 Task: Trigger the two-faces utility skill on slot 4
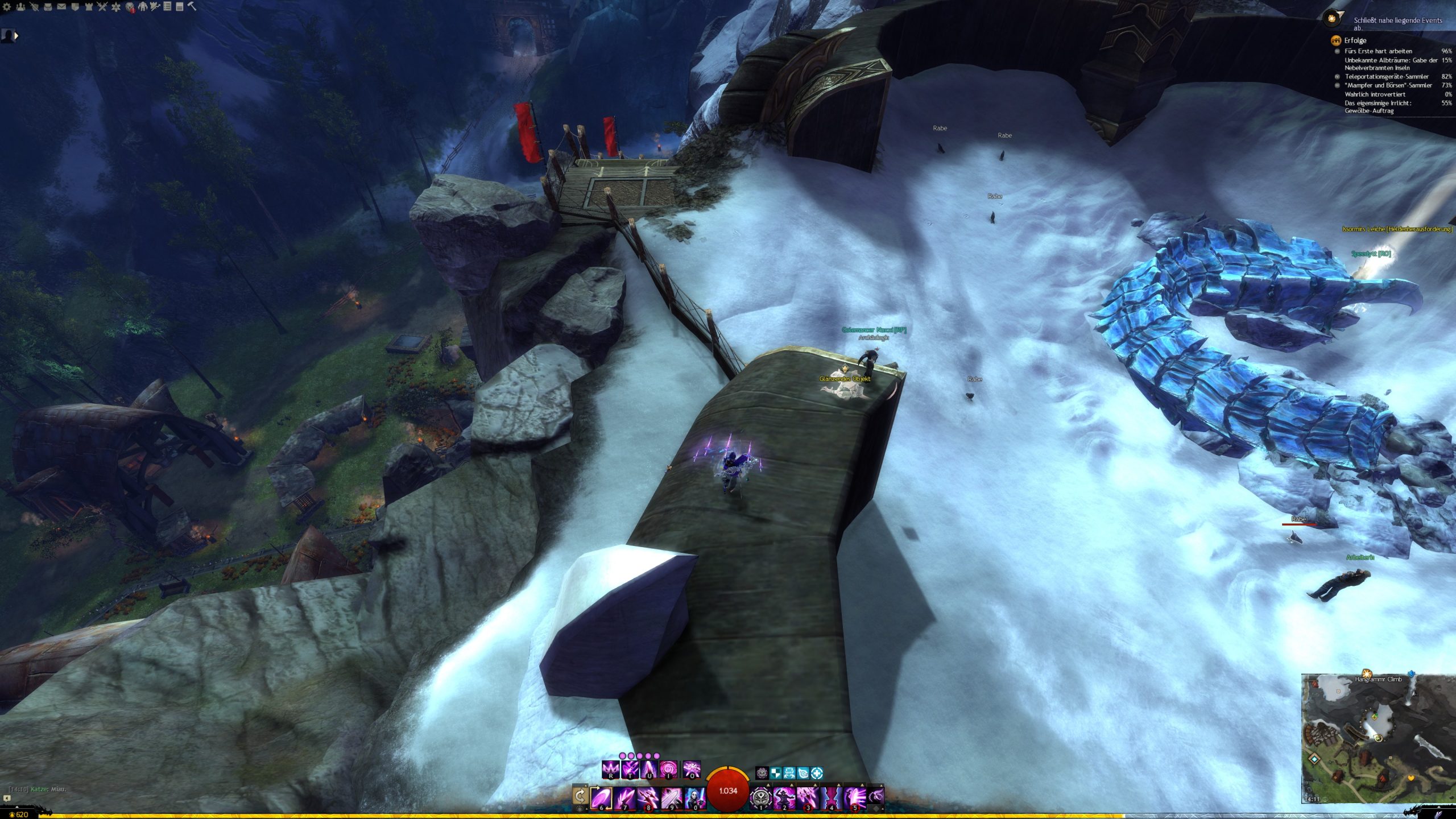pos(830,797)
